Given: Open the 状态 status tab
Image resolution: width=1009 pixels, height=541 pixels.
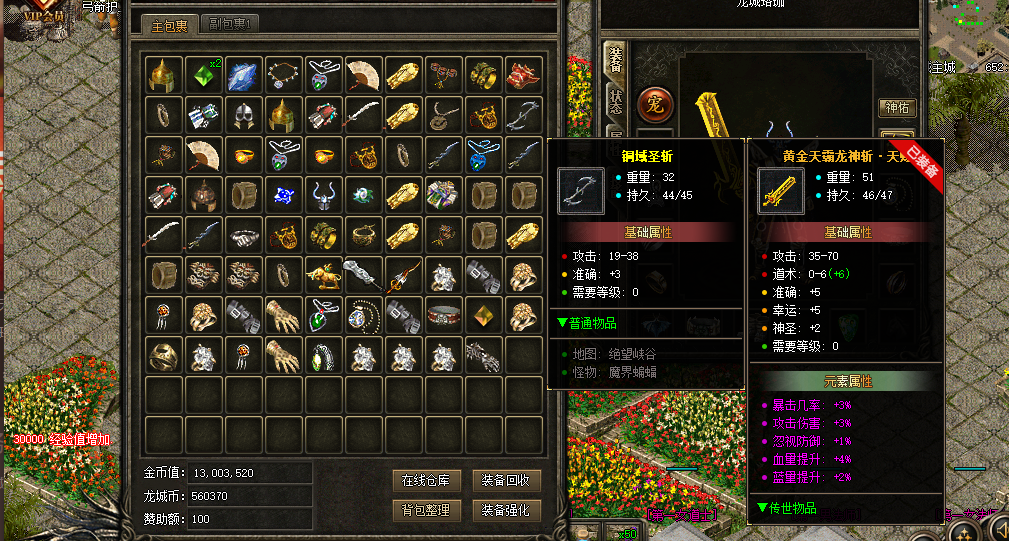Looking at the screenshot, I should [x=615, y=100].
